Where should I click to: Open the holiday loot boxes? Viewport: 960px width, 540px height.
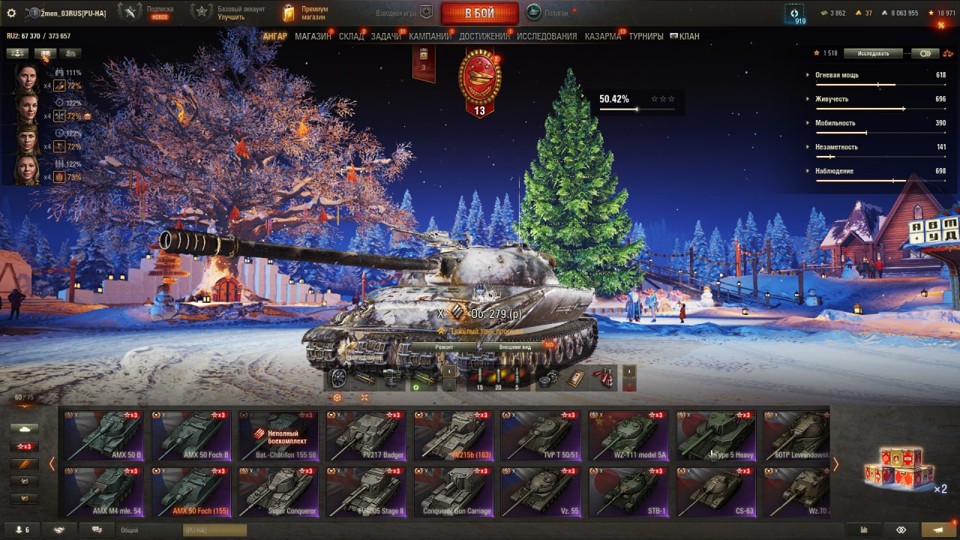point(898,466)
